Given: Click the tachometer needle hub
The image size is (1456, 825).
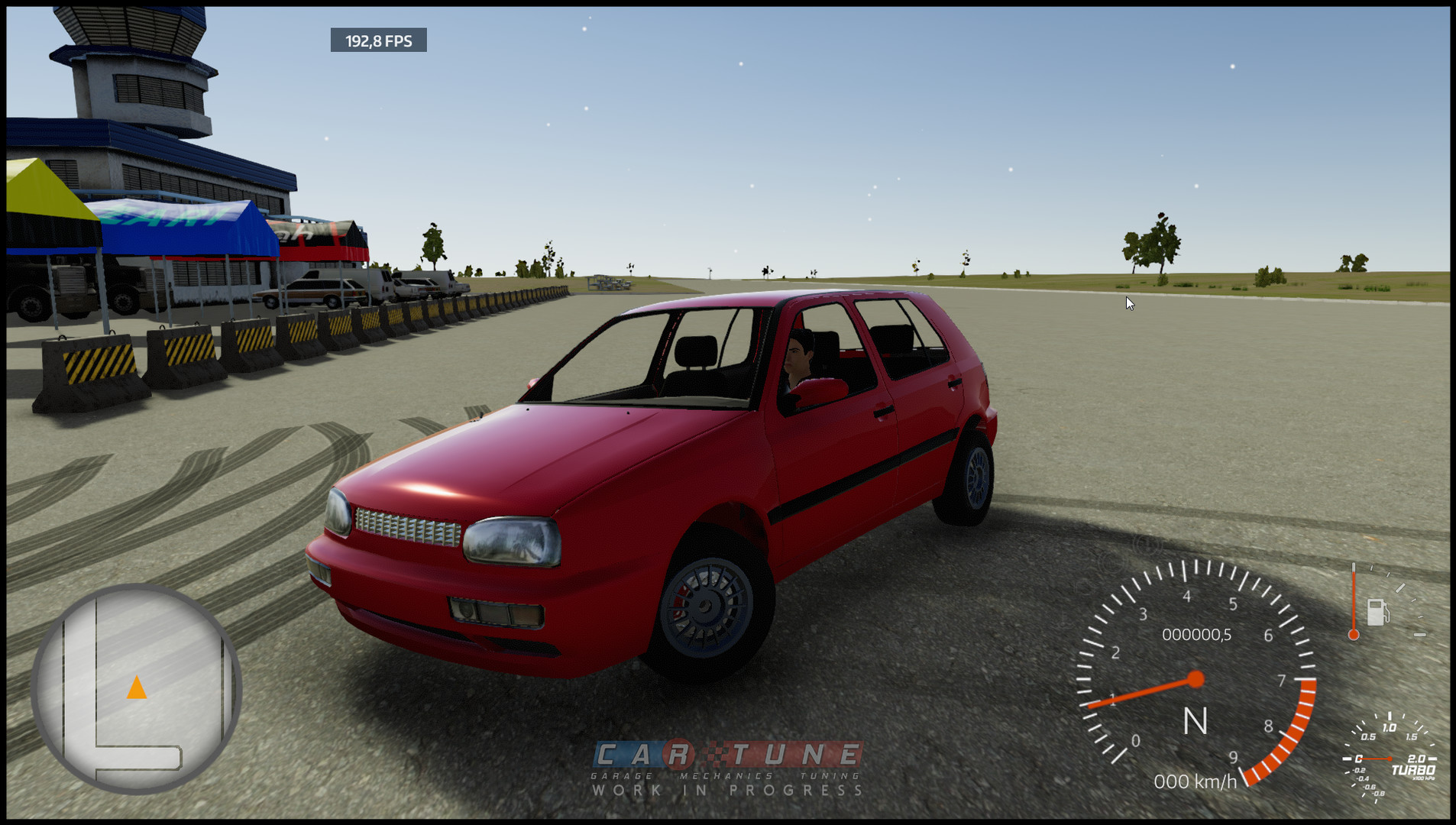Looking at the screenshot, I should [1195, 678].
